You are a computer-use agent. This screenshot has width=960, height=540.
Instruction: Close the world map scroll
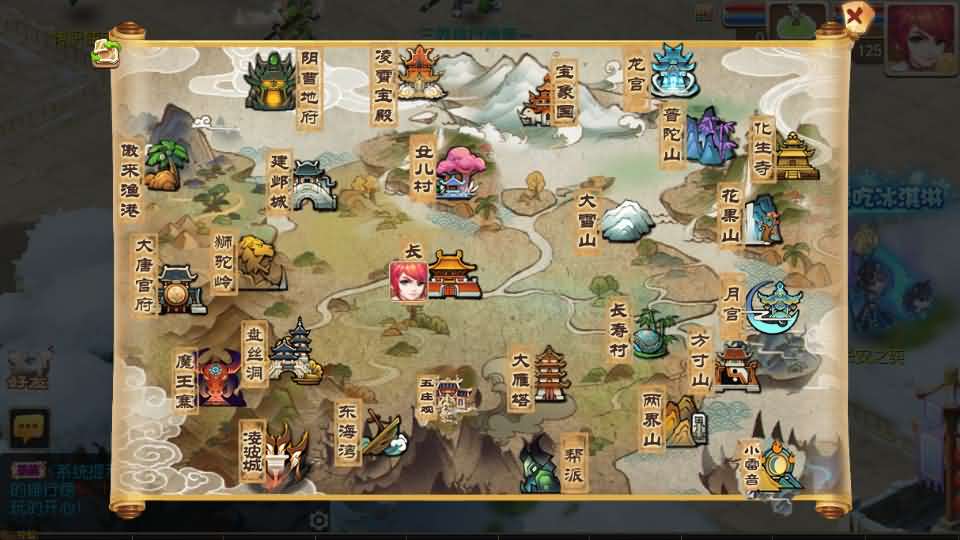[855, 16]
